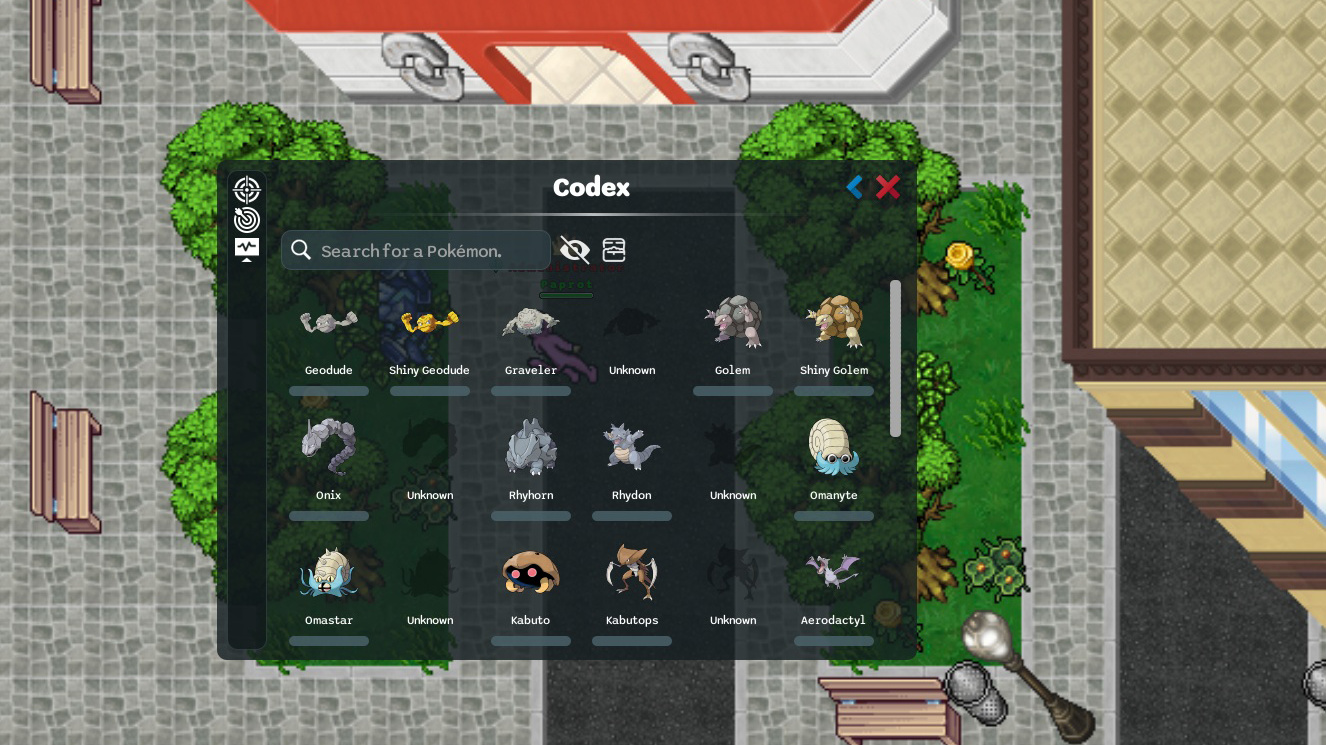Collapse the Codex with the previous-page arrow
The height and width of the screenshot is (745, 1326).
(854, 187)
